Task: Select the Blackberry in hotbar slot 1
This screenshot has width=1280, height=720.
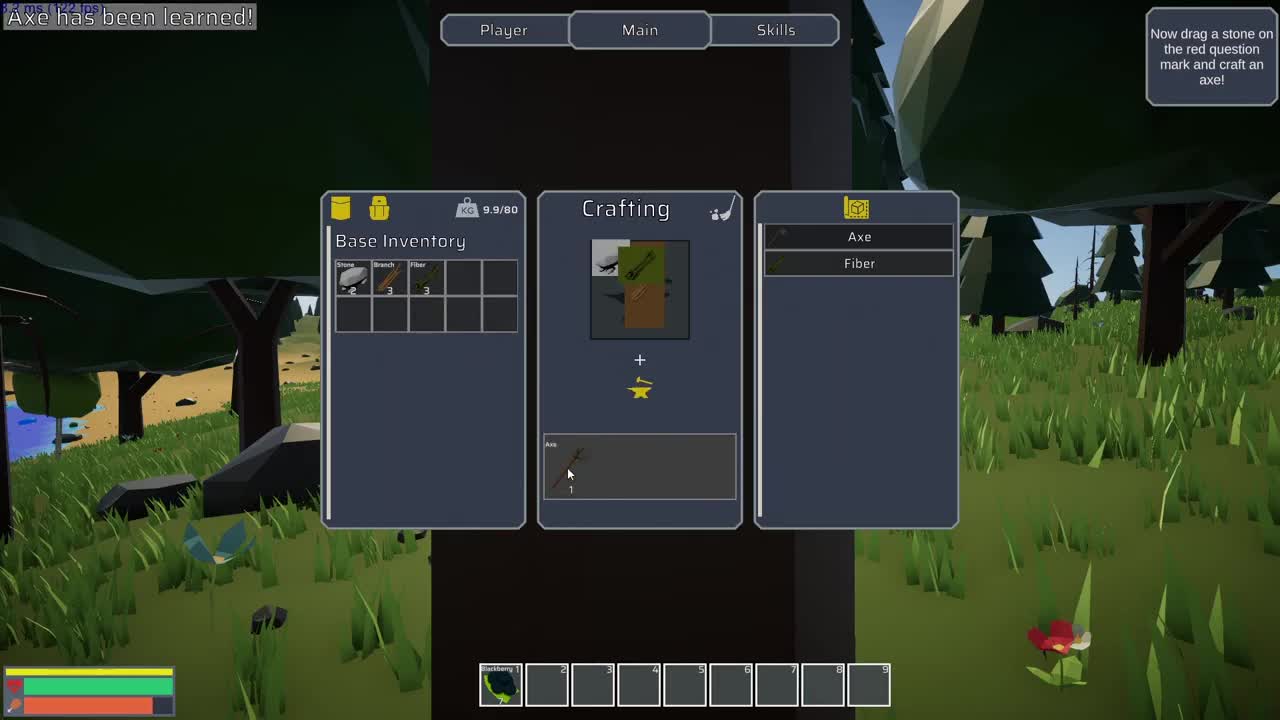Action: 500,684
